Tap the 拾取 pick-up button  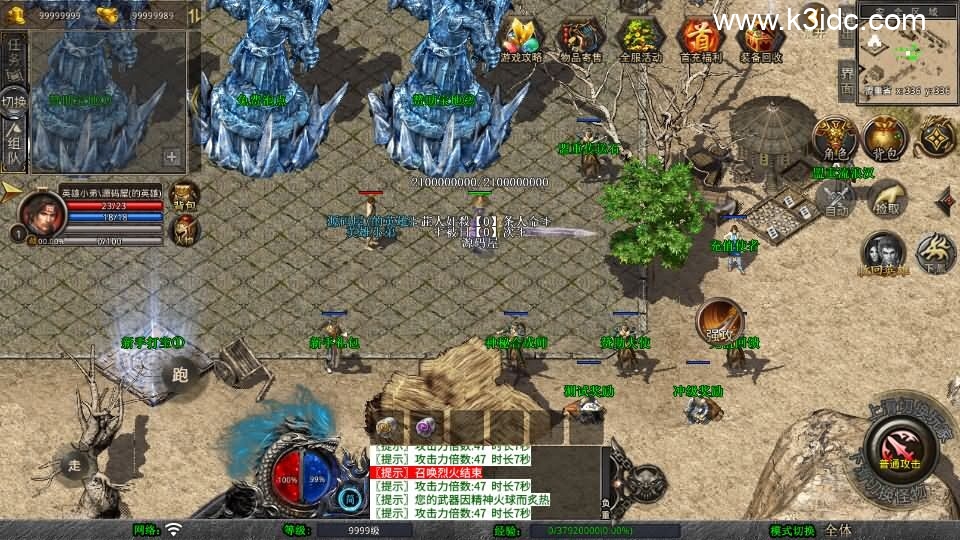point(887,198)
